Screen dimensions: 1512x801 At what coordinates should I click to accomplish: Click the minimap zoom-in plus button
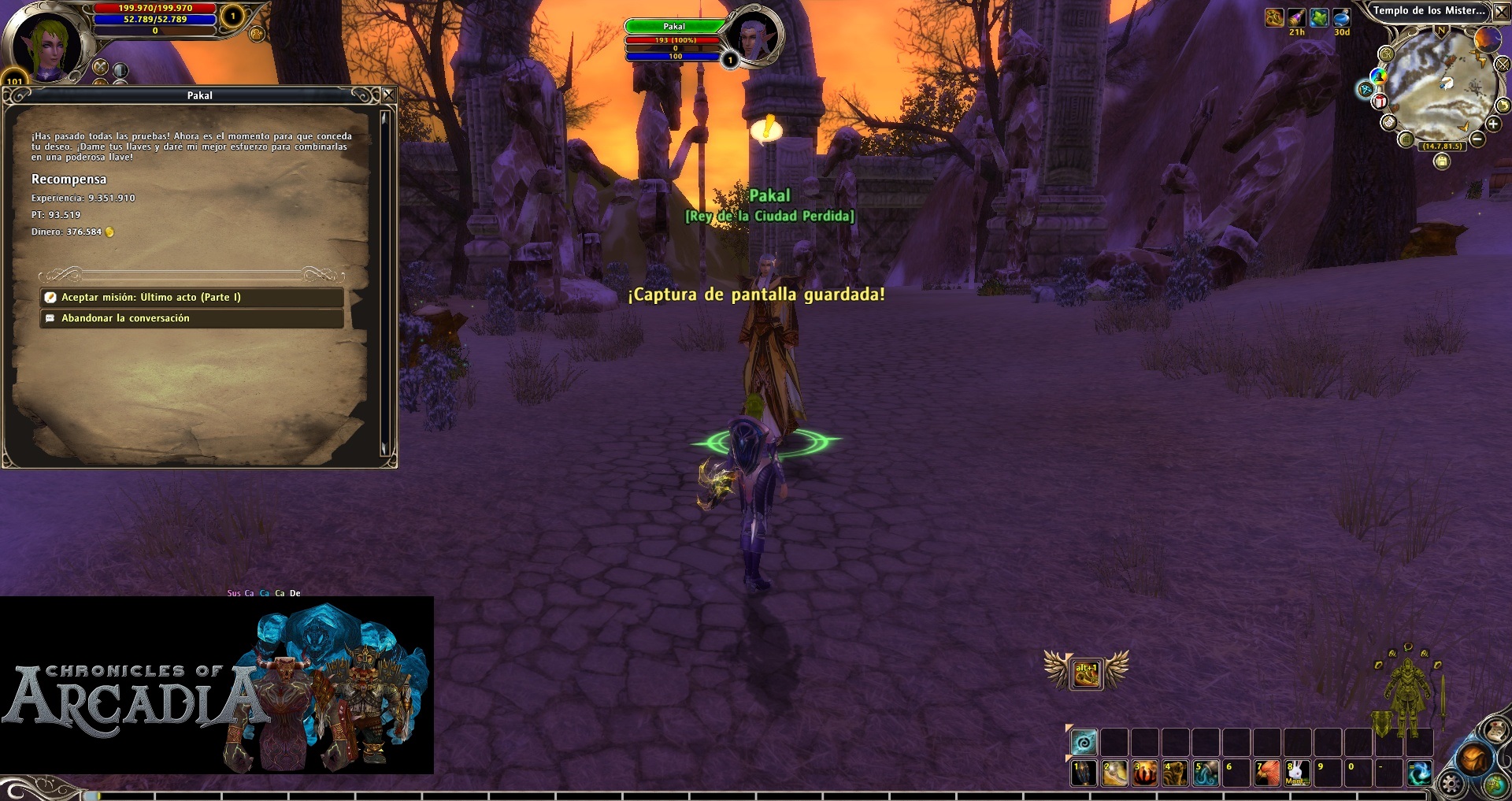pyautogui.click(x=1492, y=124)
